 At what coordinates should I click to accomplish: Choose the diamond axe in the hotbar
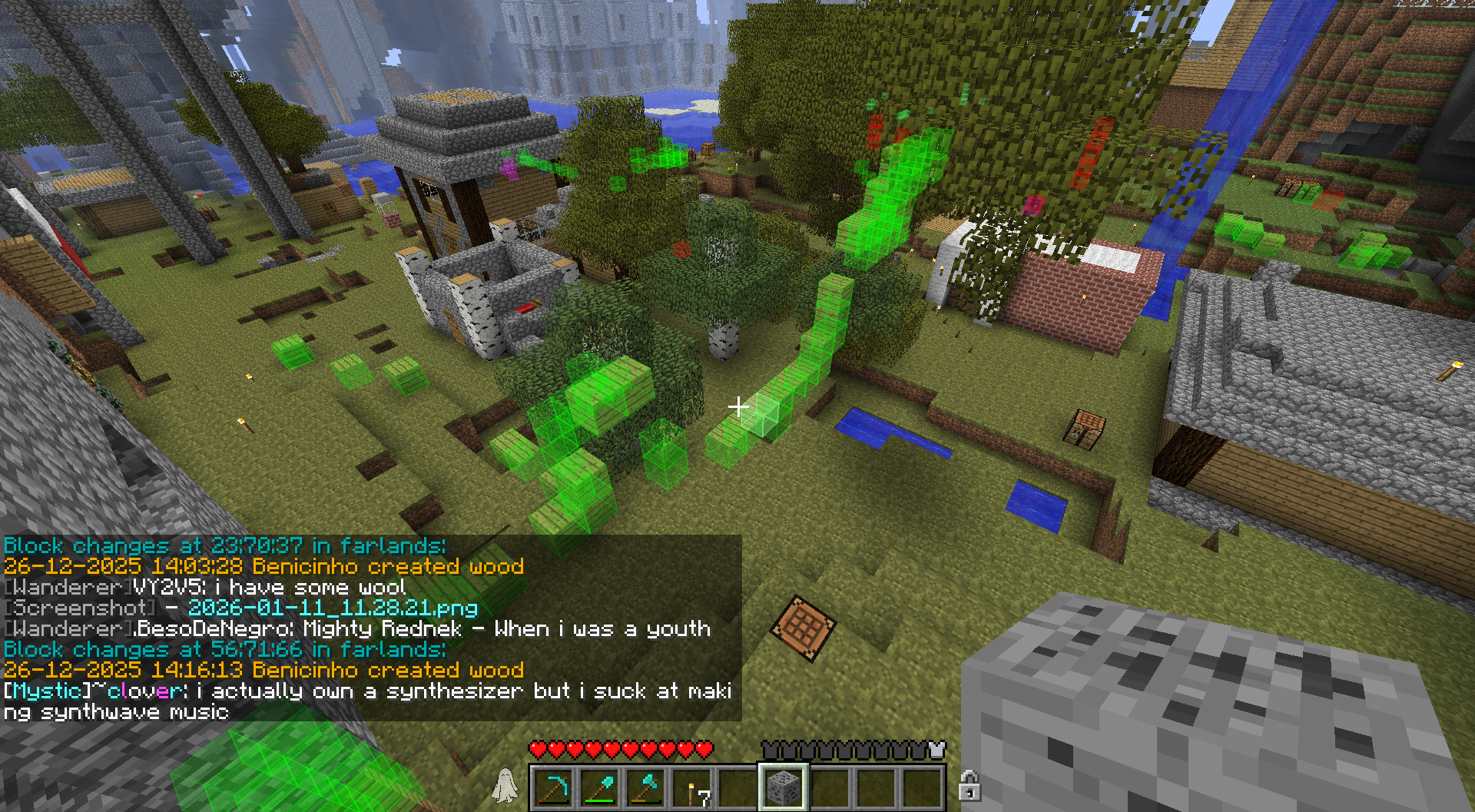(645, 788)
